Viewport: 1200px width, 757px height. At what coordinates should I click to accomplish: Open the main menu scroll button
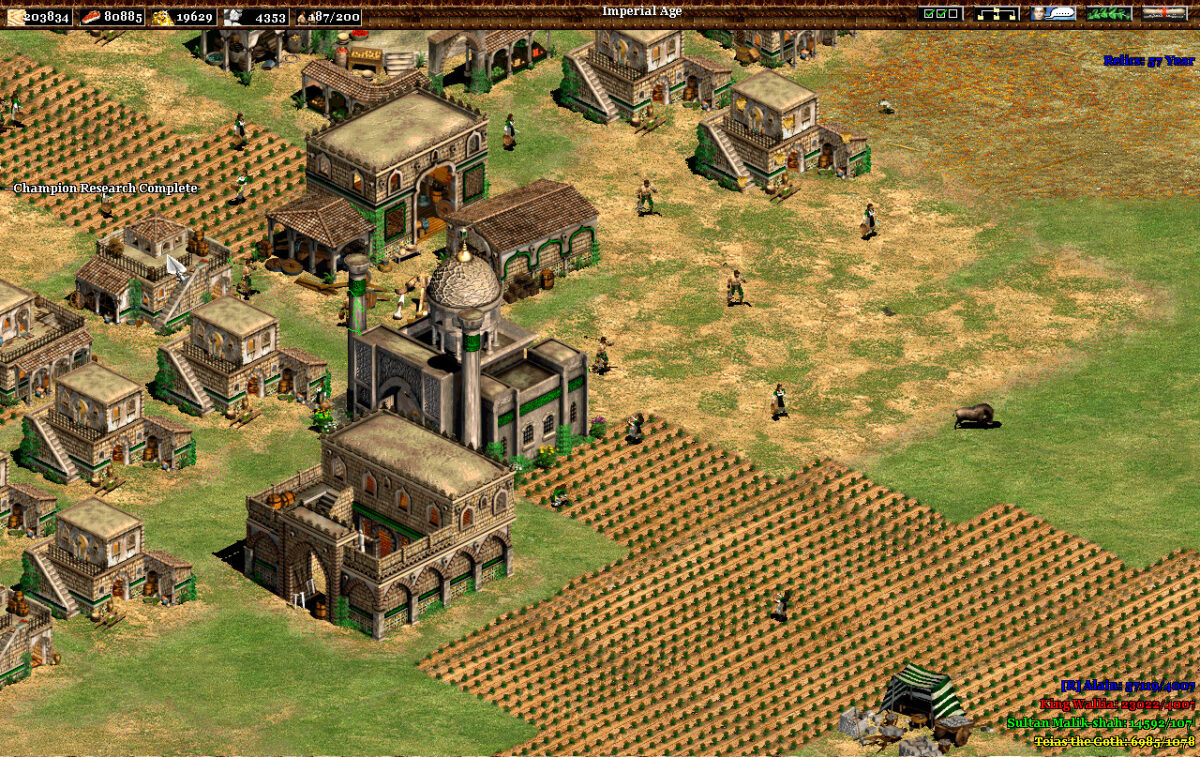coord(1165,14)
